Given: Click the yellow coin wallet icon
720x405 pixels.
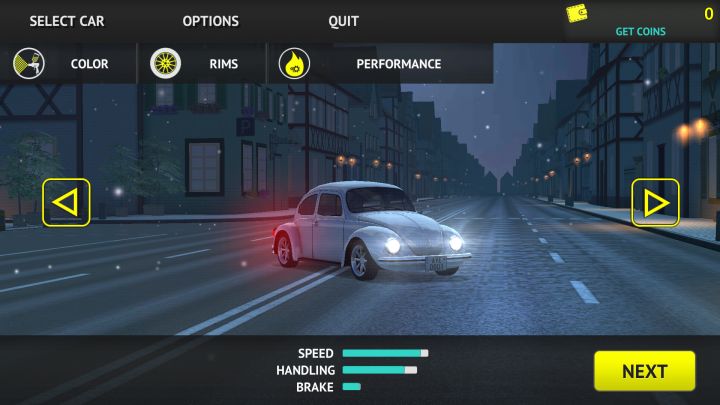Looking at the screenshot, I should [x=577, y=14].
